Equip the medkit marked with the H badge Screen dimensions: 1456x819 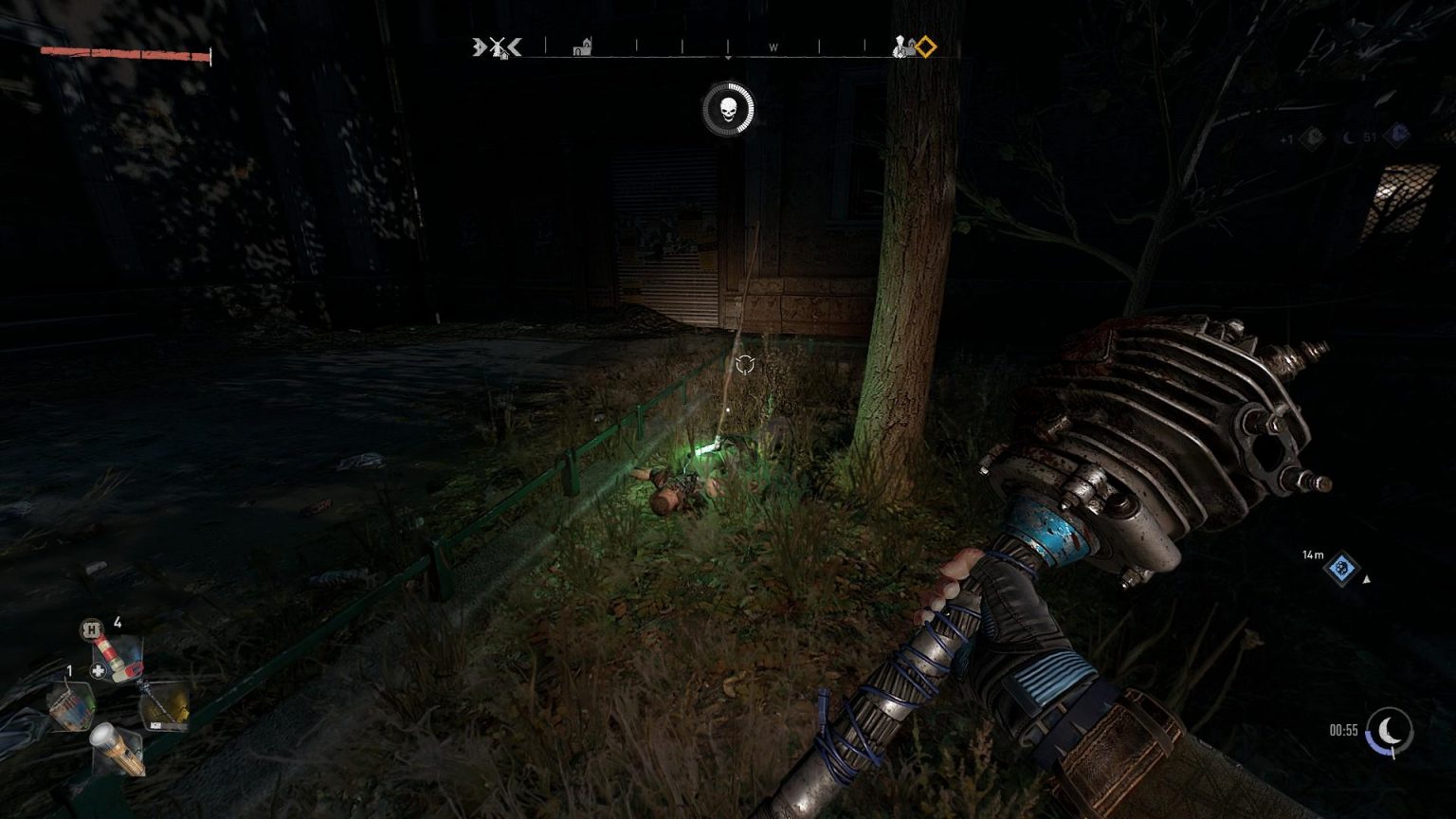coord(117,659)
